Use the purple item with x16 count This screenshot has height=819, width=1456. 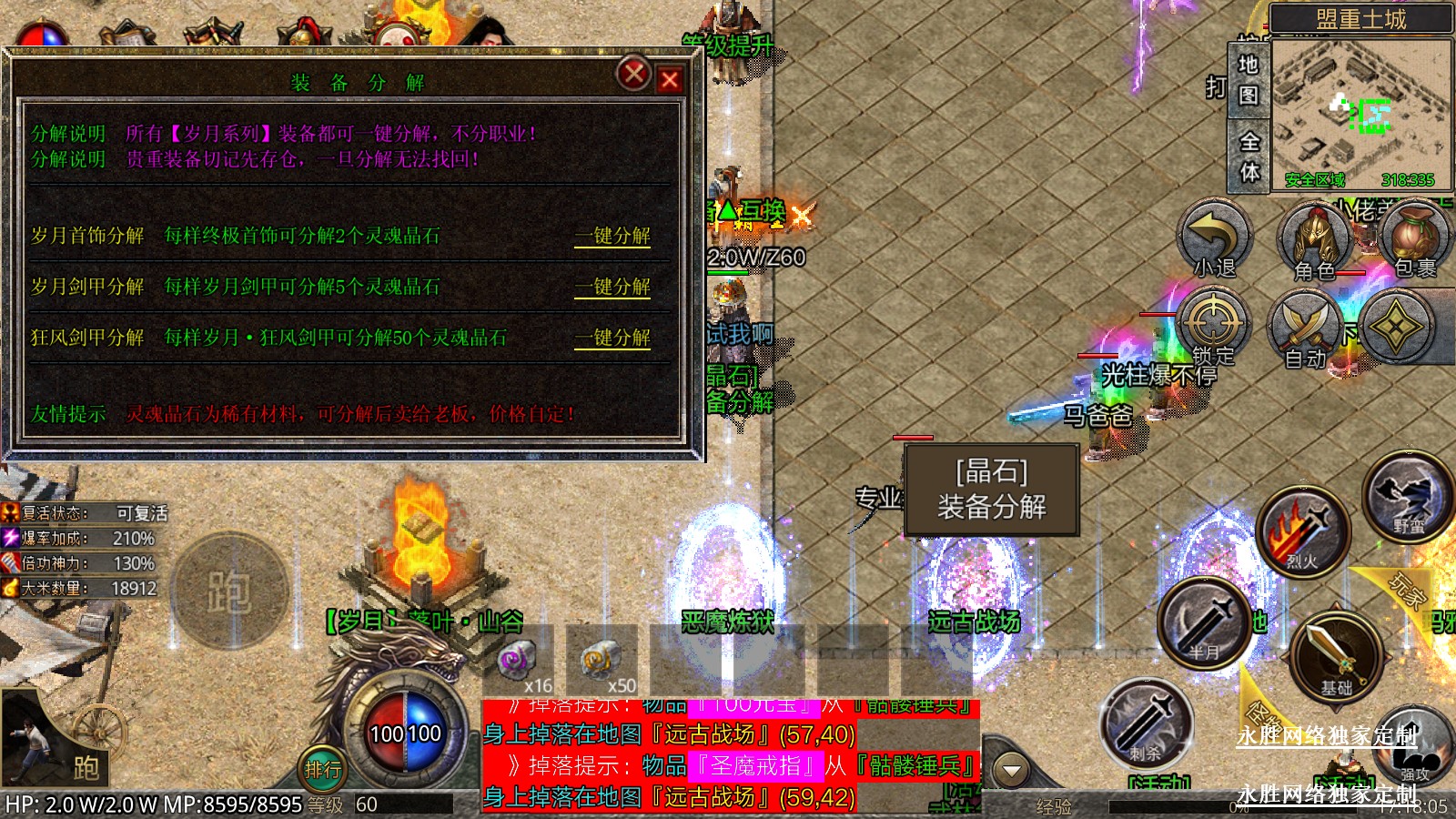pos(519,660)
